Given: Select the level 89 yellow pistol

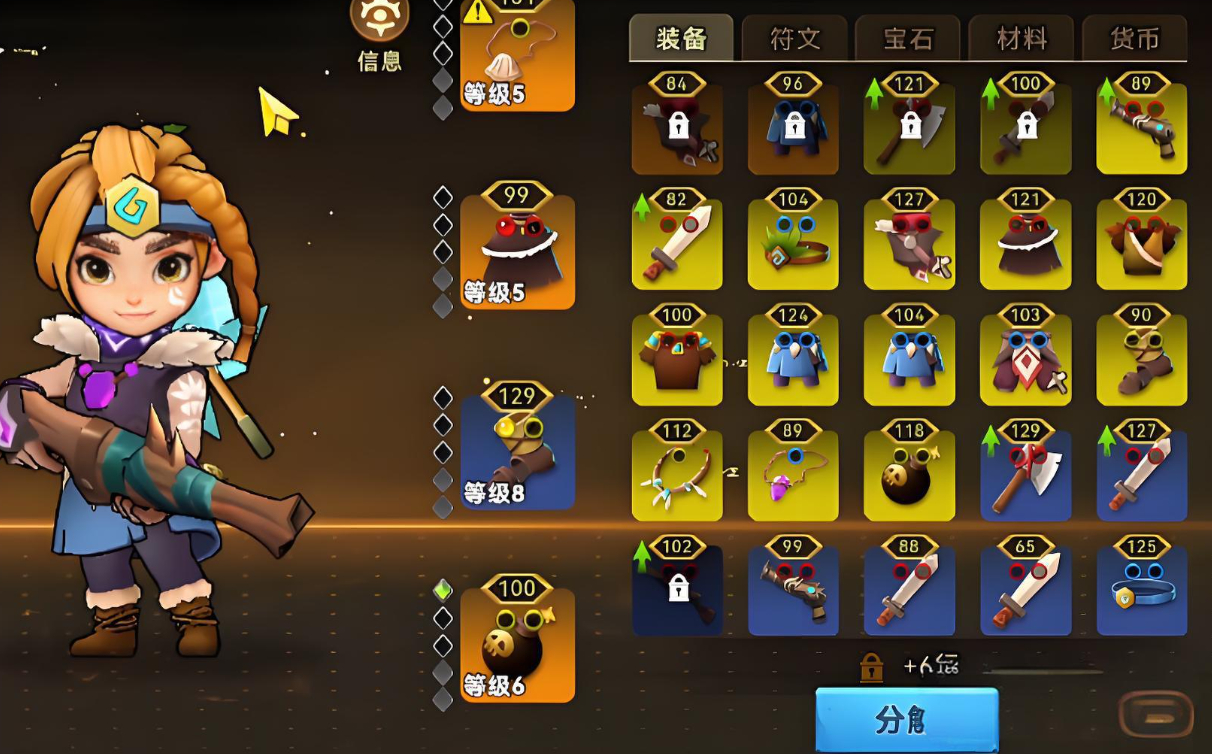Looking at the screenshot, I should (1141, 130).
